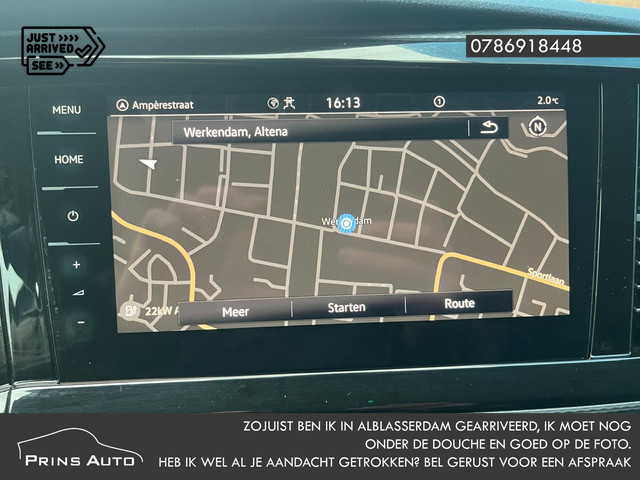
Task: Choose Starten to begin navigation
Action: 347,307
